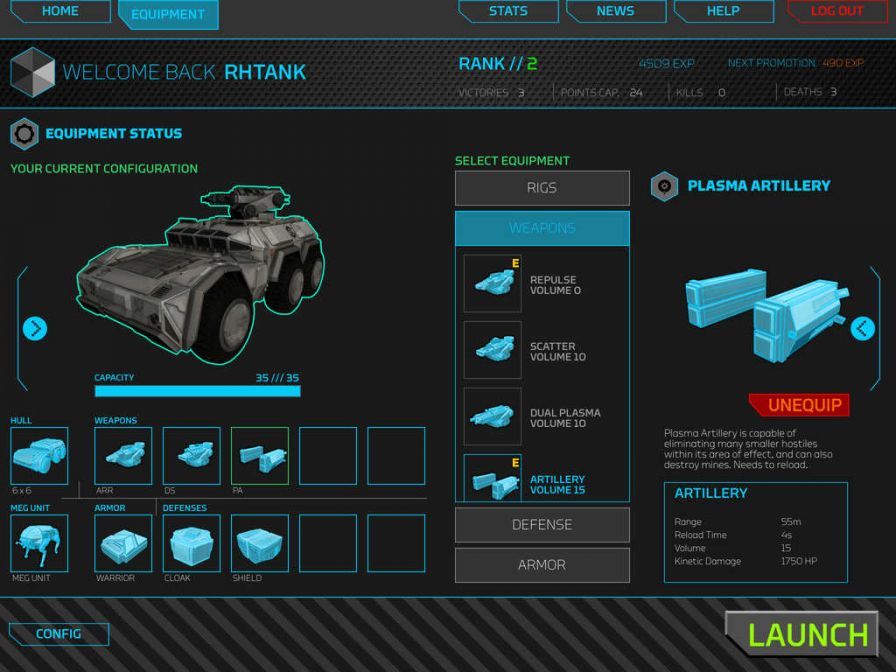
Task: Expand the Armor equipment category
Action: pos(542,565)
